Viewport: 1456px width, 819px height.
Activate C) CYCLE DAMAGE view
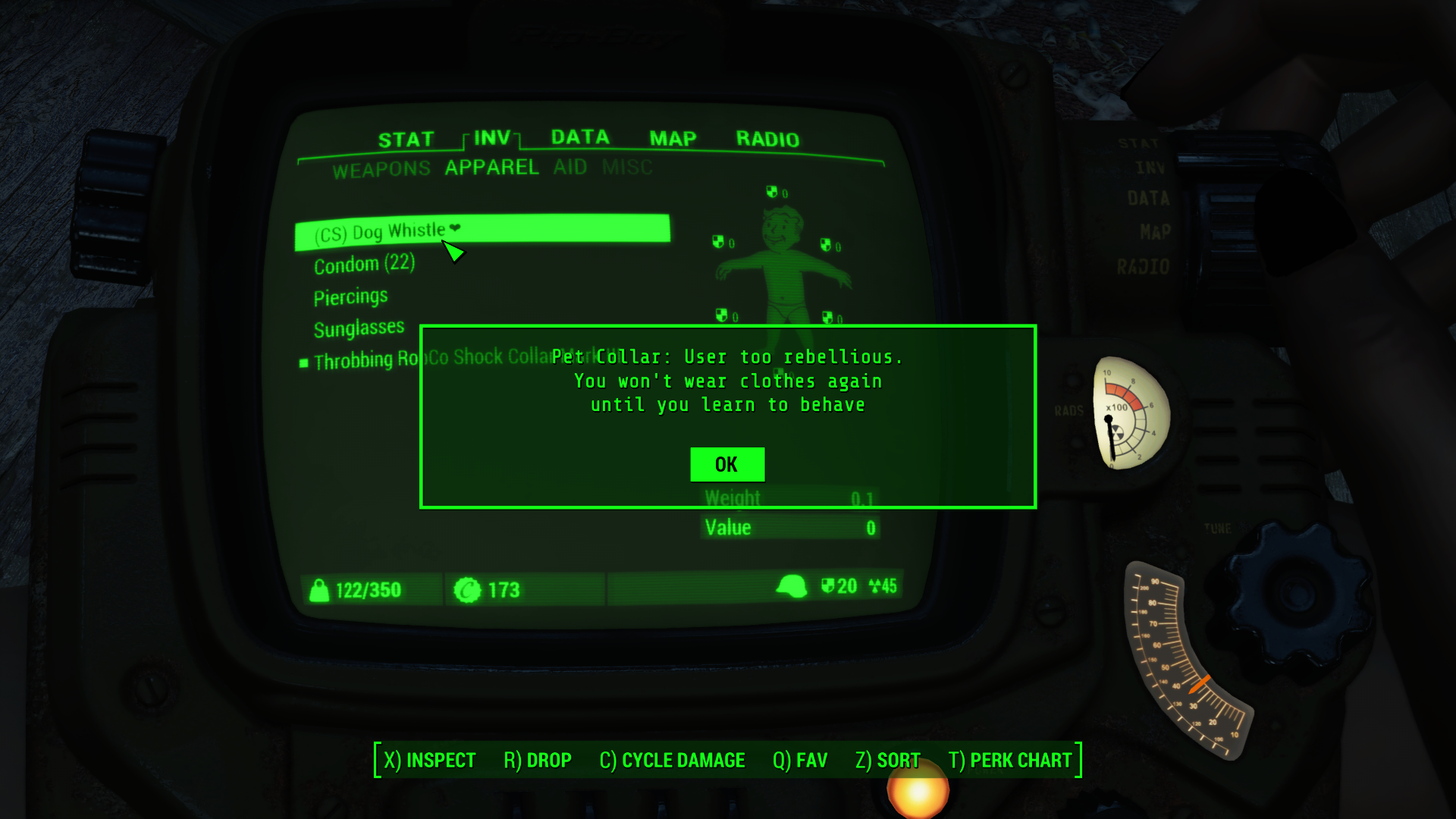pyautogui.click(x=672, y=760)
